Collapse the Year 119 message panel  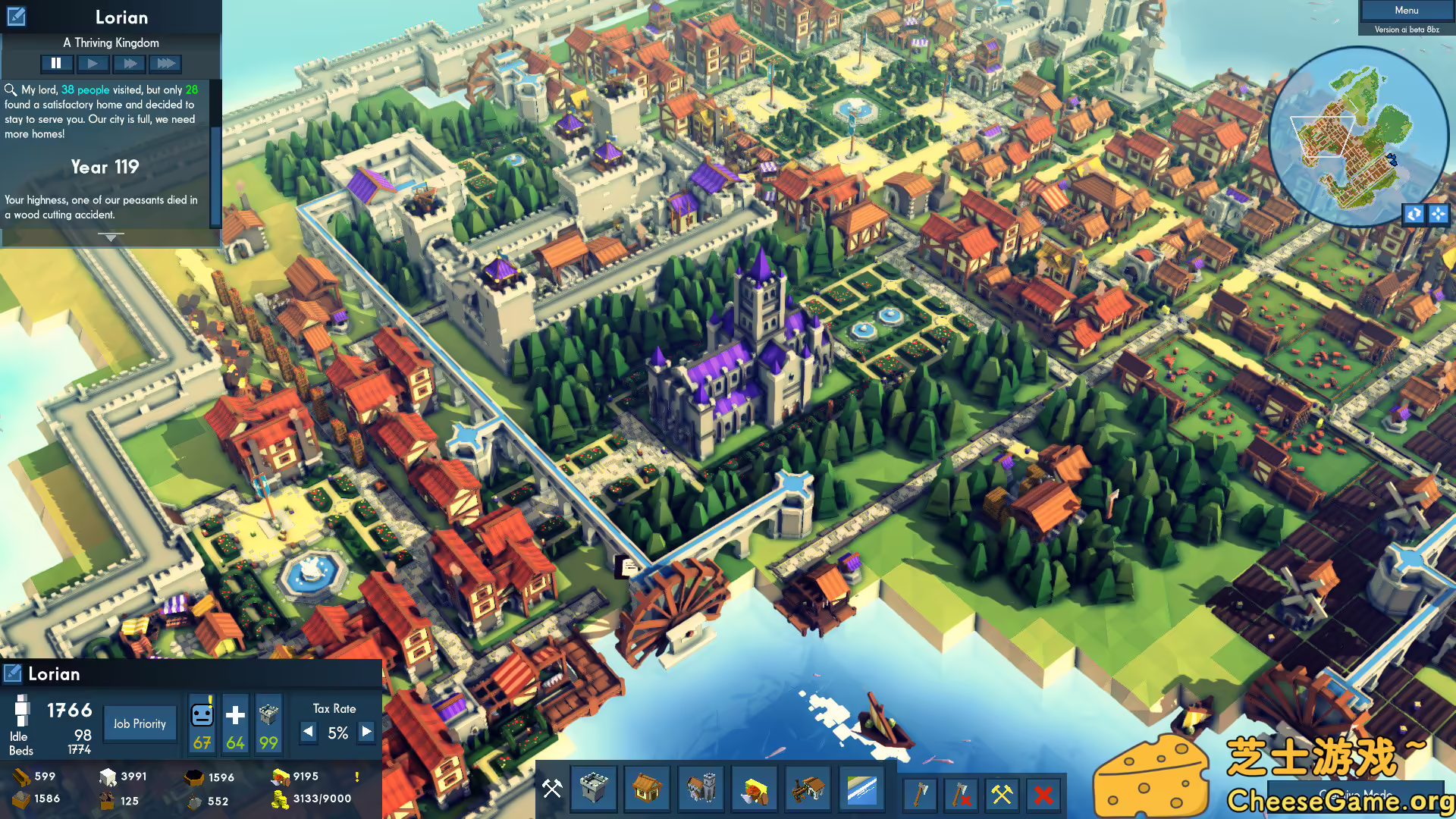110,236
